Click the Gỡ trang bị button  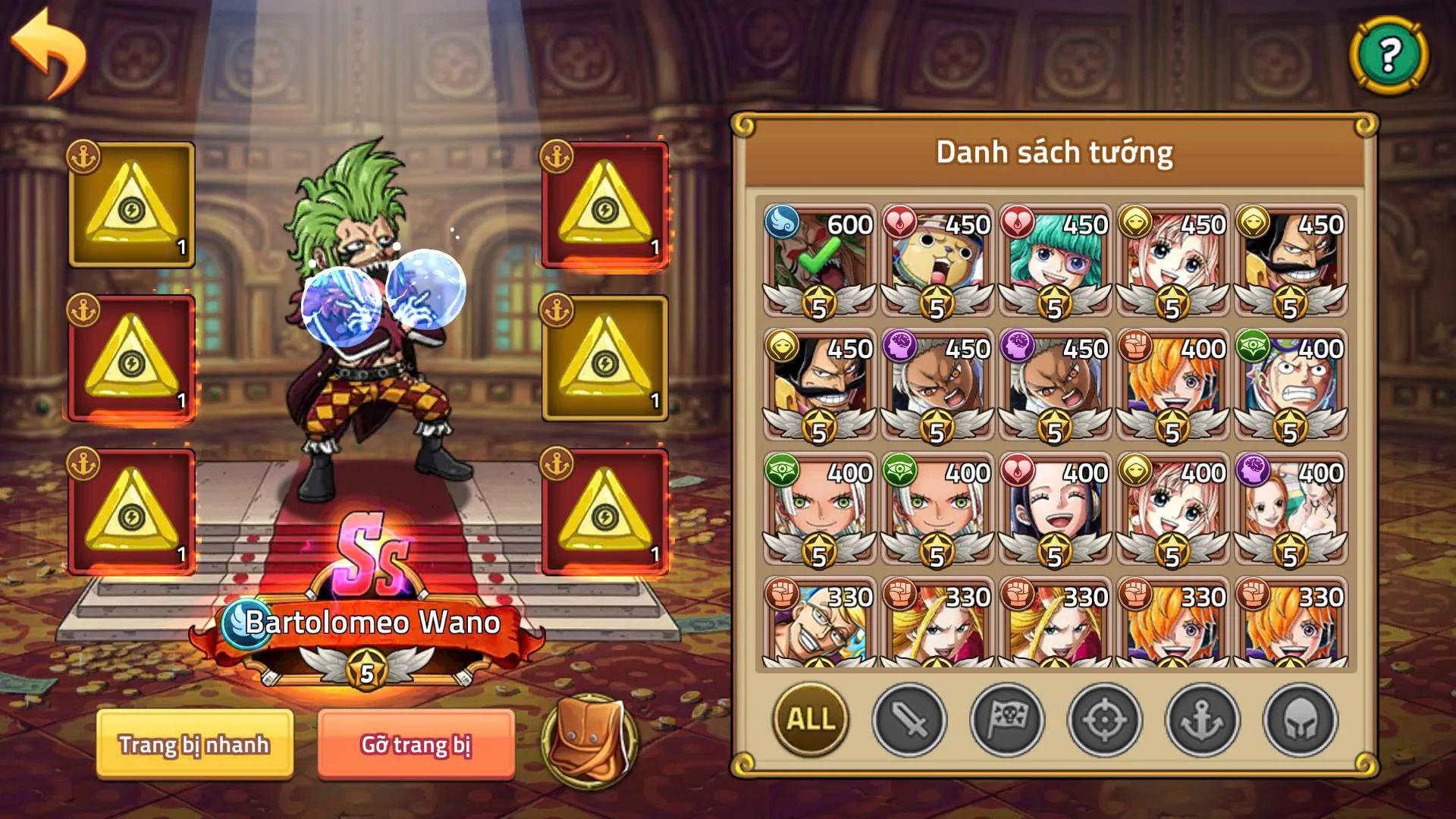point(416,745)
